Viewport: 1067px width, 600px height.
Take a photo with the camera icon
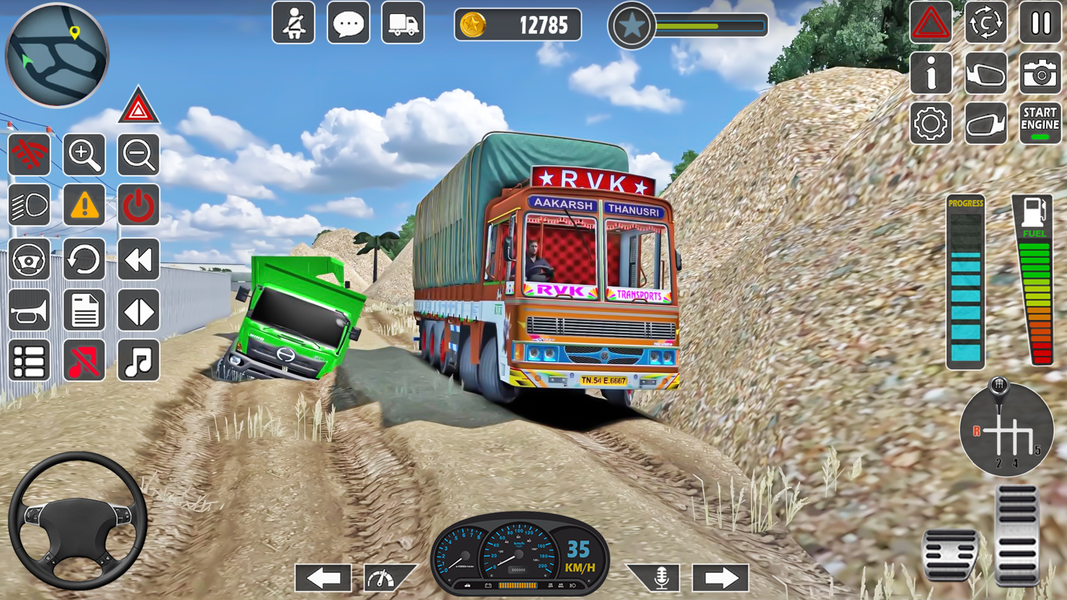1040,73
